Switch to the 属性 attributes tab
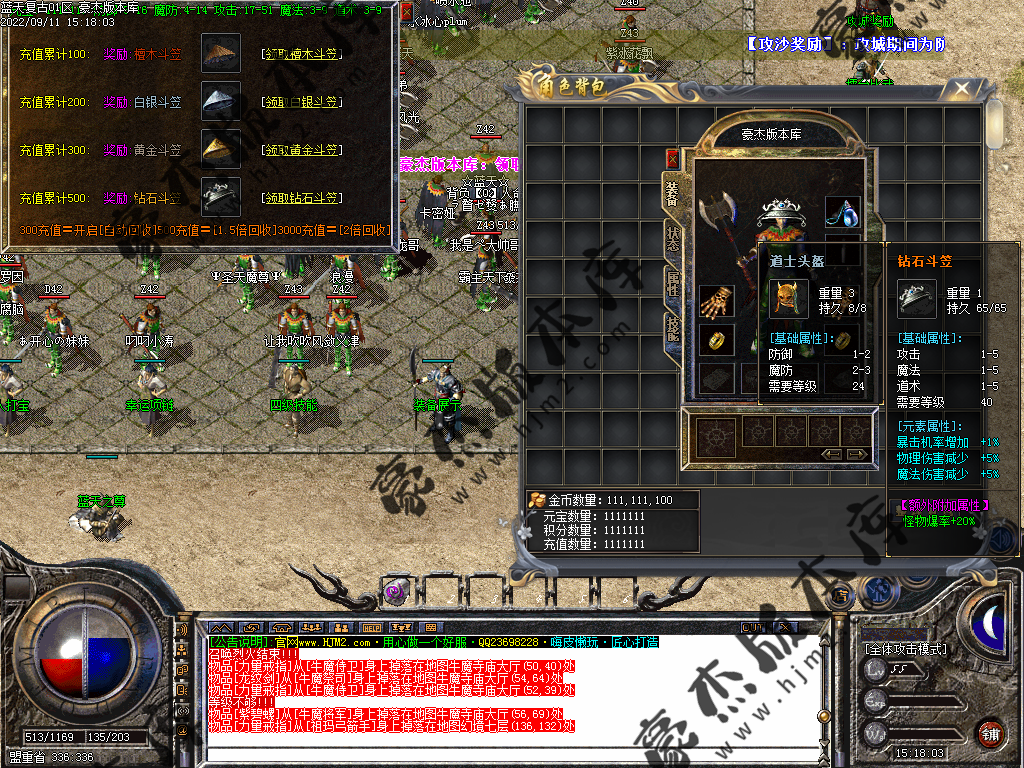1024x768 pixels. pos(672,286)
